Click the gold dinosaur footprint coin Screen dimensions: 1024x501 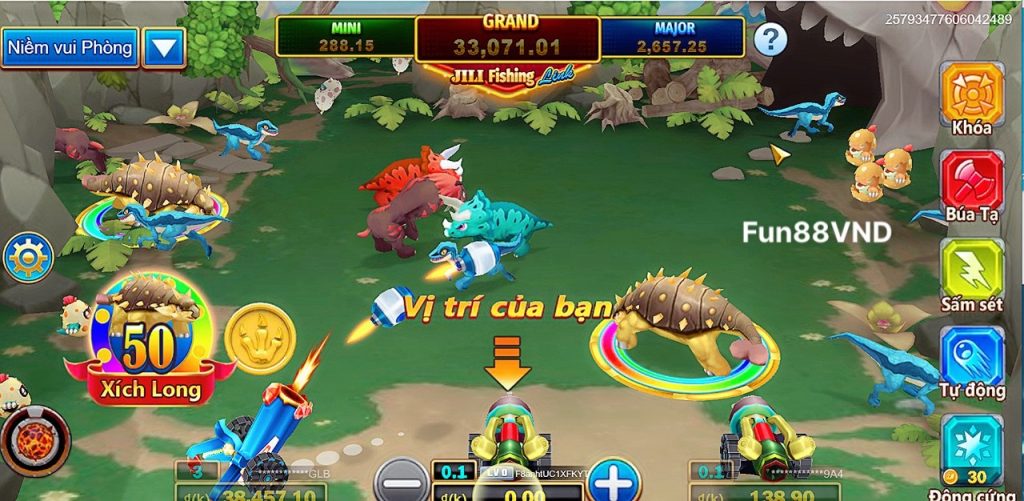pyautogui.click(x=259, y=338)
